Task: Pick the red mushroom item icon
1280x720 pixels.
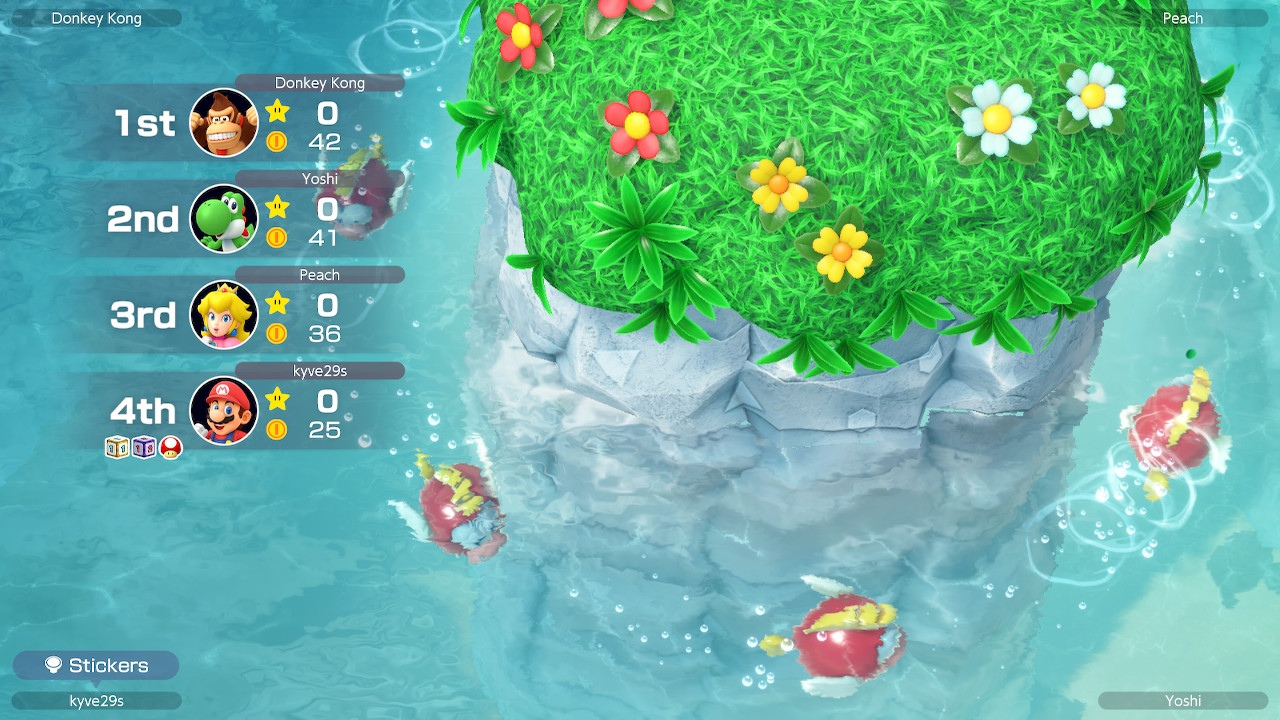Action: click(171, 448)
